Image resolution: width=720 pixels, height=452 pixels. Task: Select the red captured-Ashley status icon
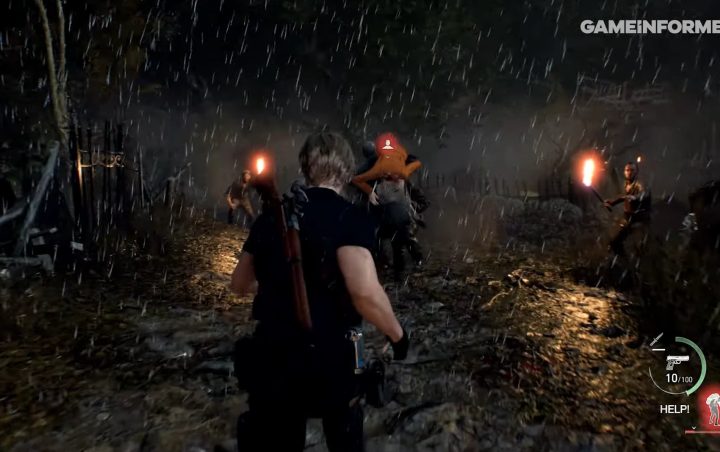[709, 406]
